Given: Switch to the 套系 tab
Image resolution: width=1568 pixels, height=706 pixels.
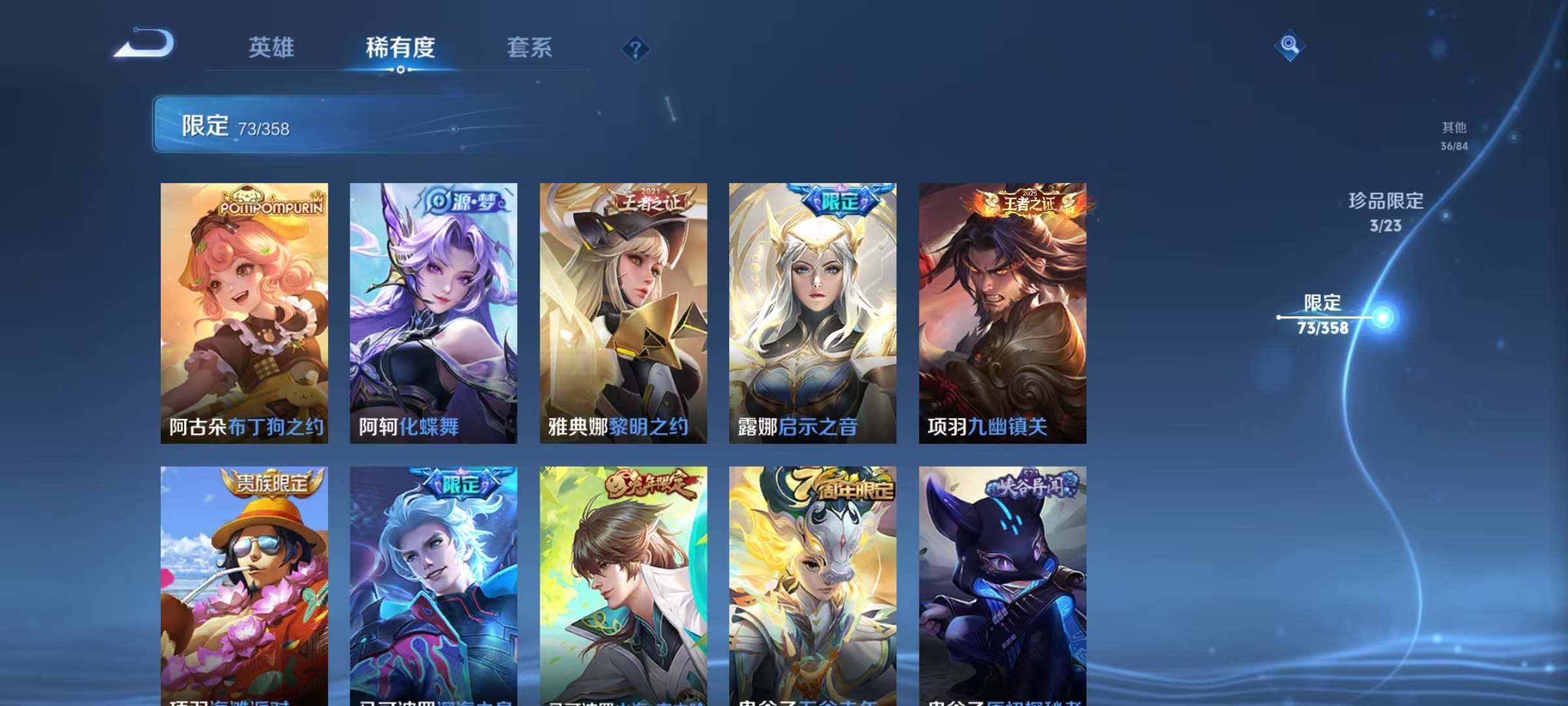Looking at the screenshot, I should 531,48.
